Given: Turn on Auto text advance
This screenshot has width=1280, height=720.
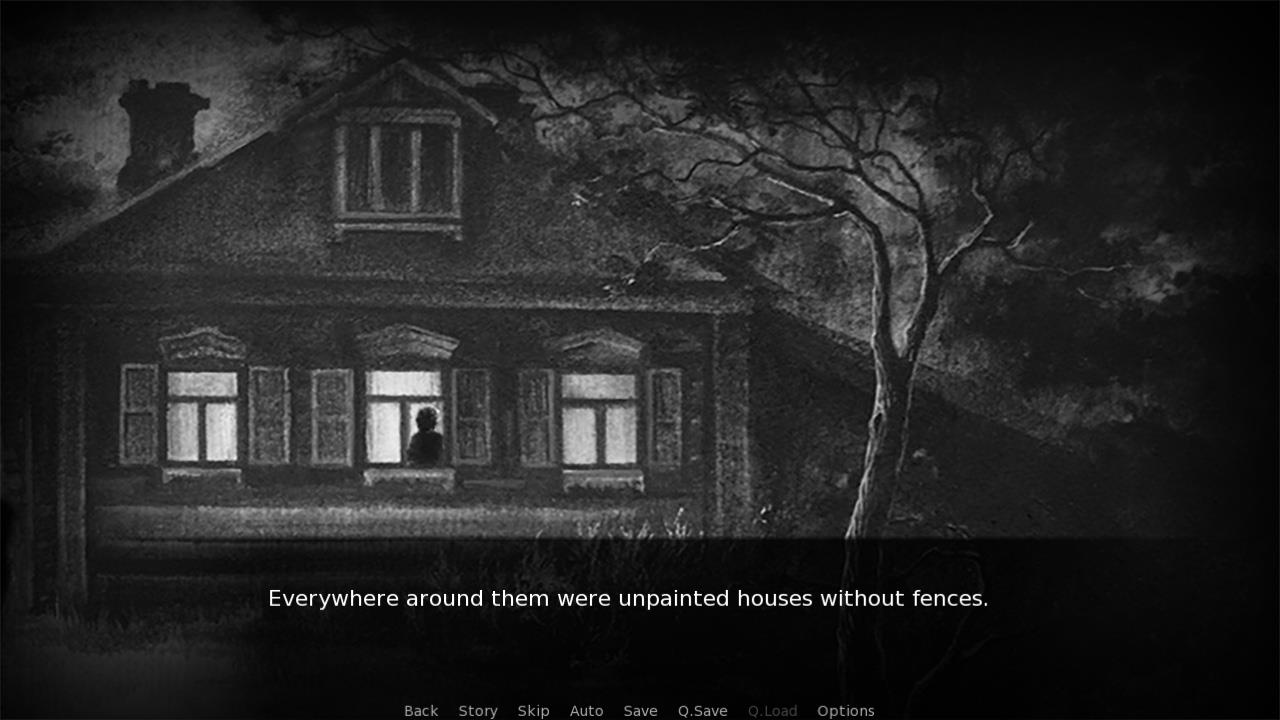Looking at the screenshot, I should [x=586, y=710].
